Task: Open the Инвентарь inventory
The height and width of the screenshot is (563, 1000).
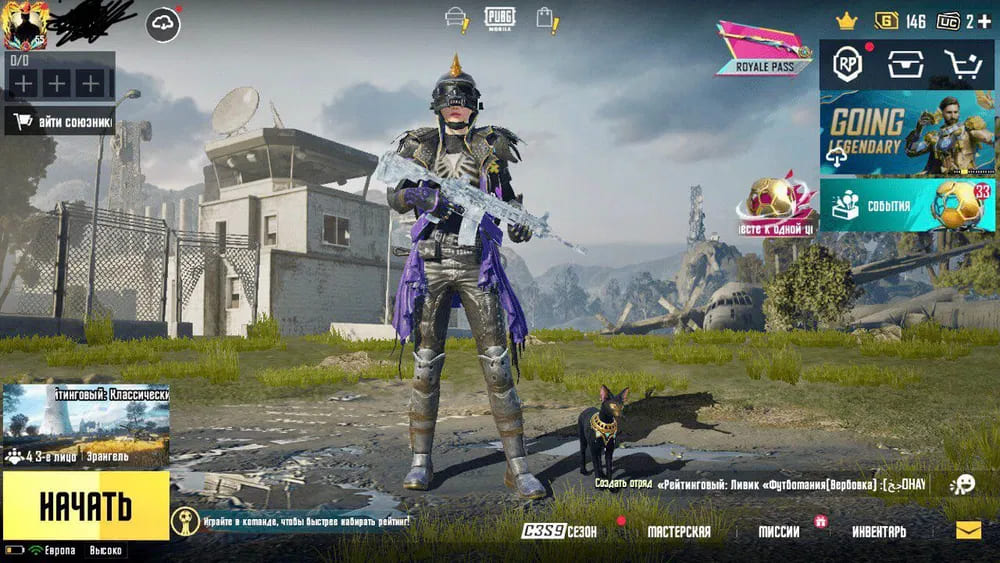Action: pyautogui.click(x=879, y=532)
